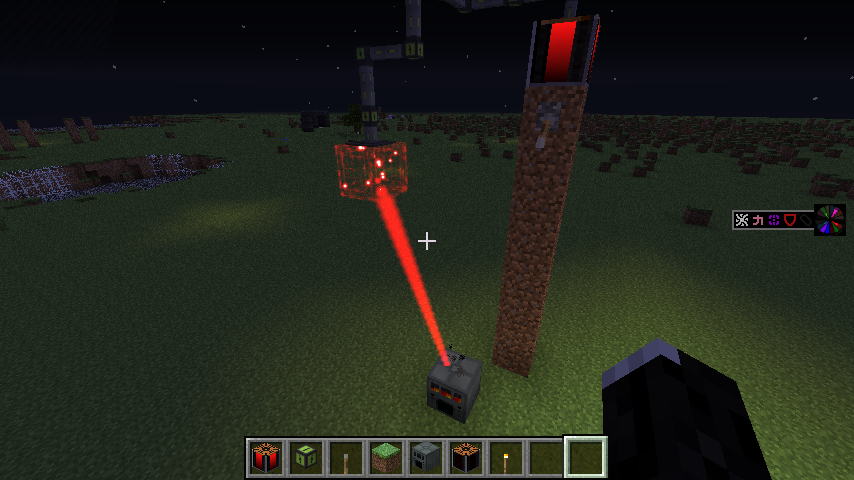Select the red laser block hotbar slot
This screenshot has height=480, width=854.
click(x=266, y=457)
